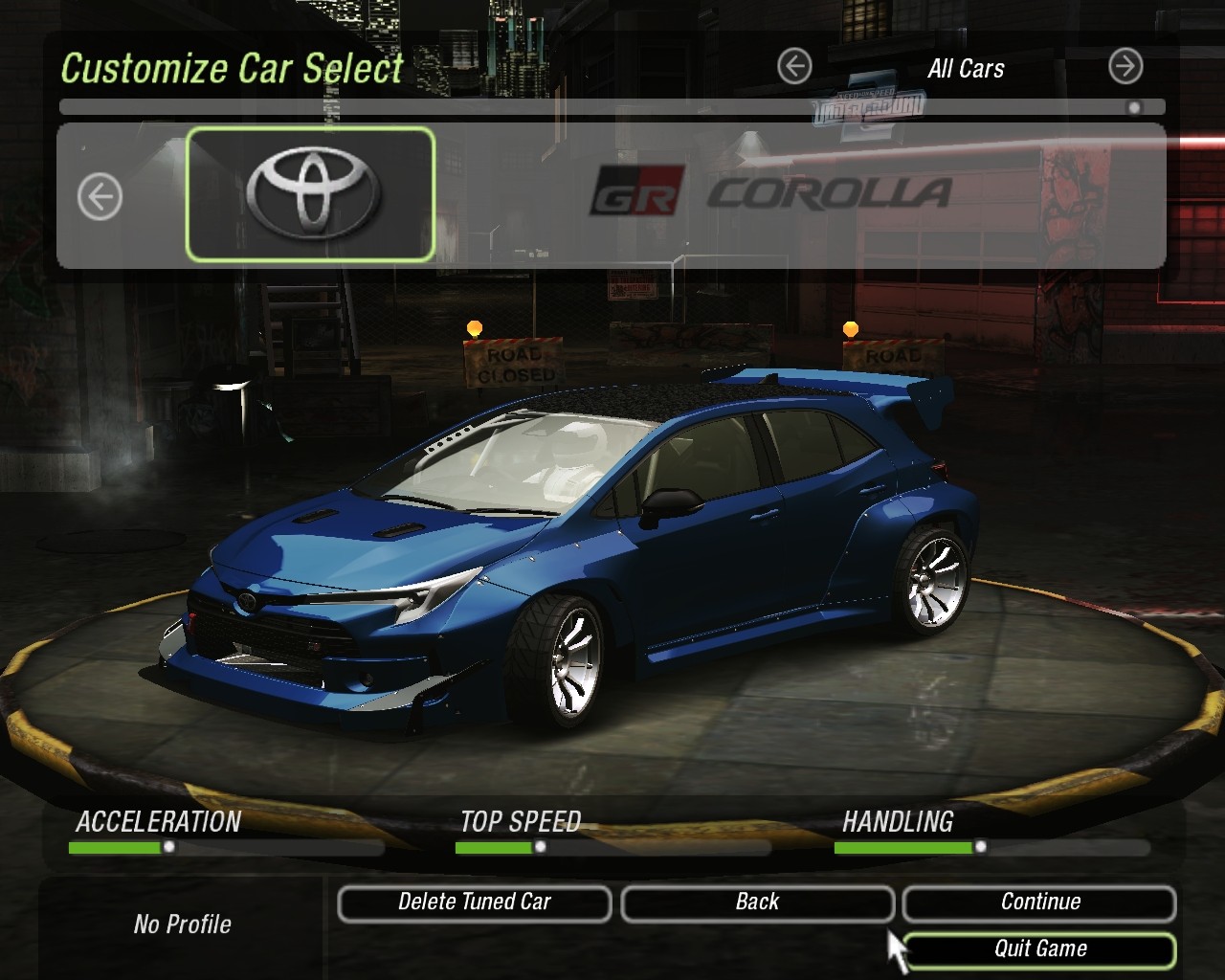Delete the tuned car
1225x980 pixels.
474,902
